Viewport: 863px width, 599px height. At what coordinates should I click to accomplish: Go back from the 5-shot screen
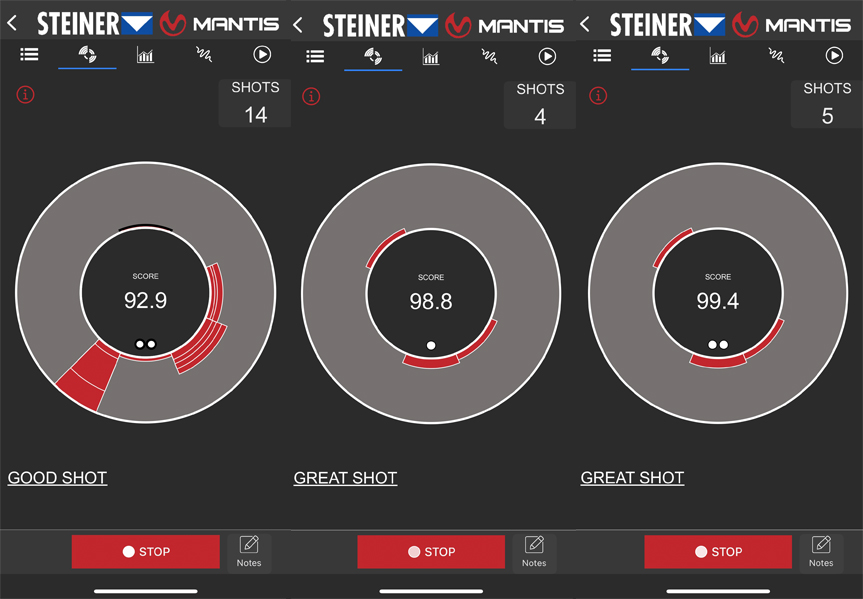click(x=585, y=23)
